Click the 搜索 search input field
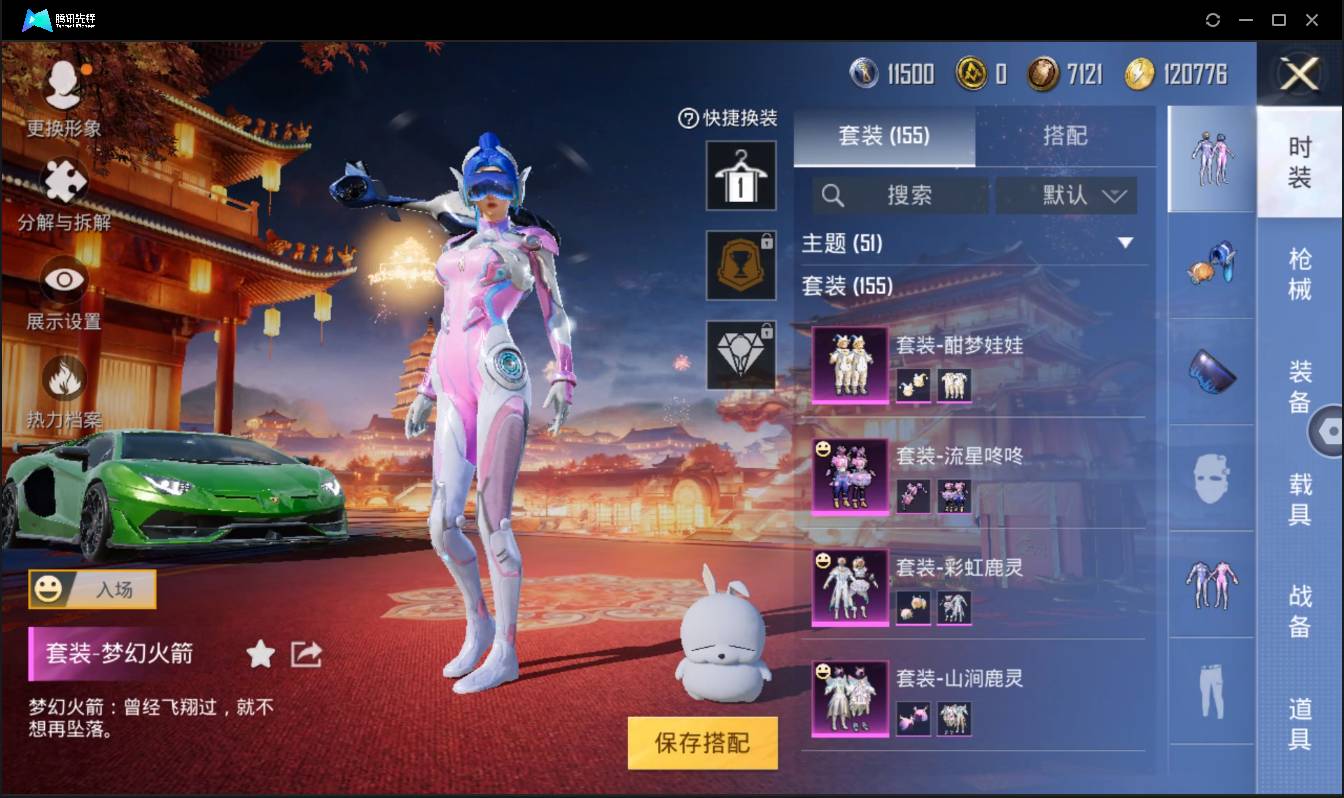Screen dimensions: 1344x798 900,196
